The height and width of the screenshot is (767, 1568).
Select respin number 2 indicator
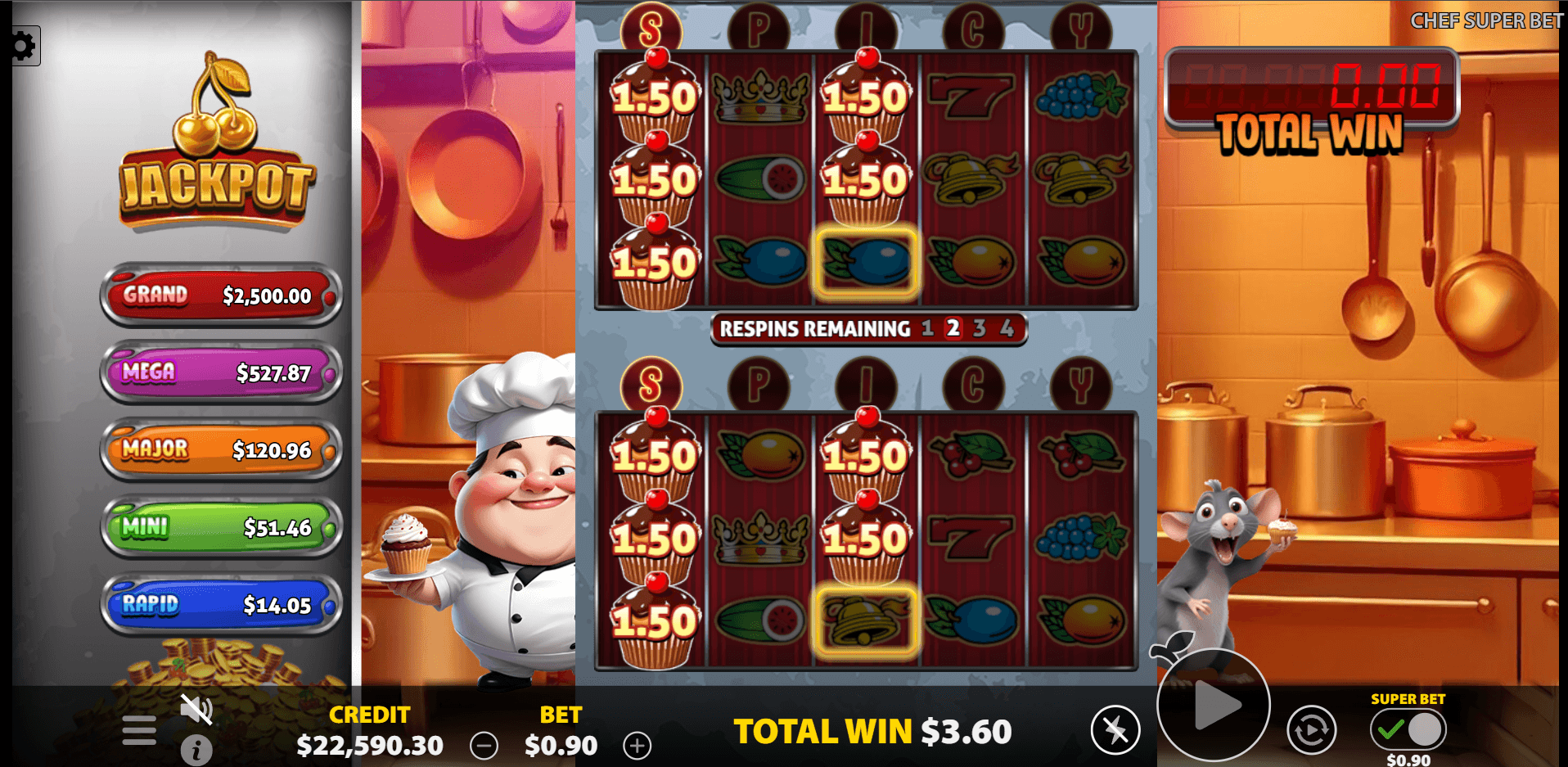coord(952,328)
